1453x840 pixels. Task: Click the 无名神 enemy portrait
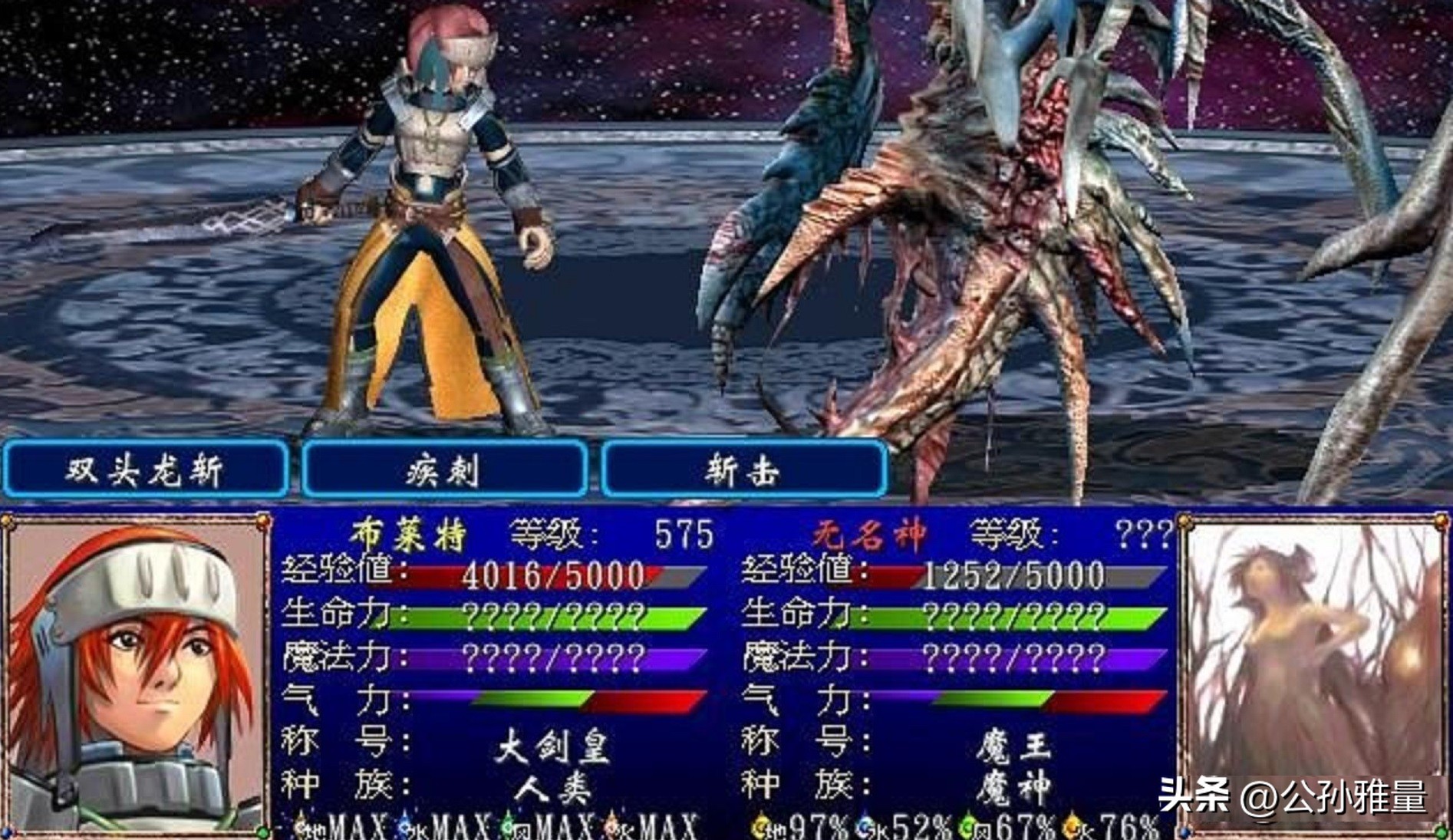tap(1313, 675)
